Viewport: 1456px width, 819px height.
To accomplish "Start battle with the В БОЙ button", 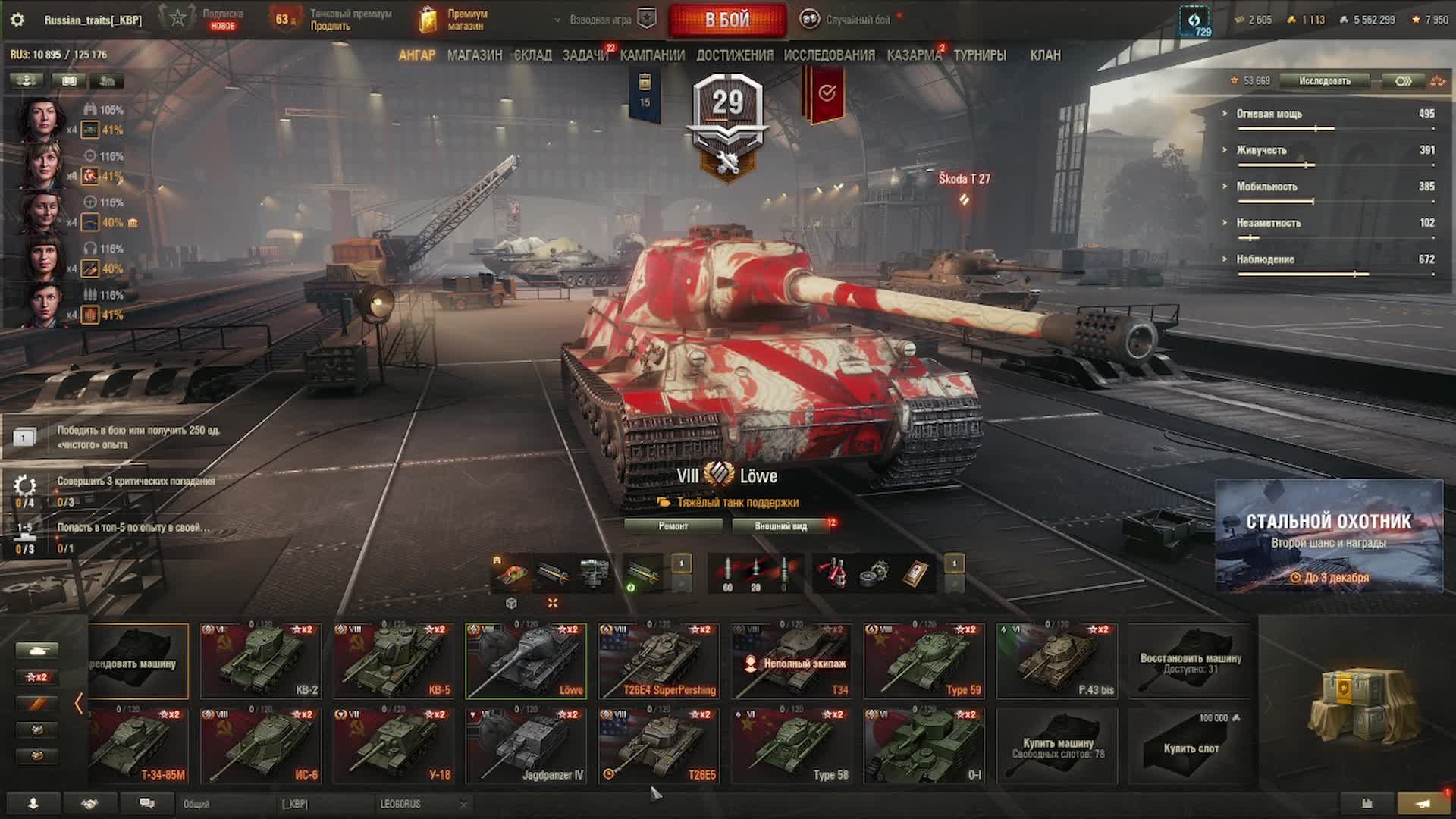I will (727, 20).
